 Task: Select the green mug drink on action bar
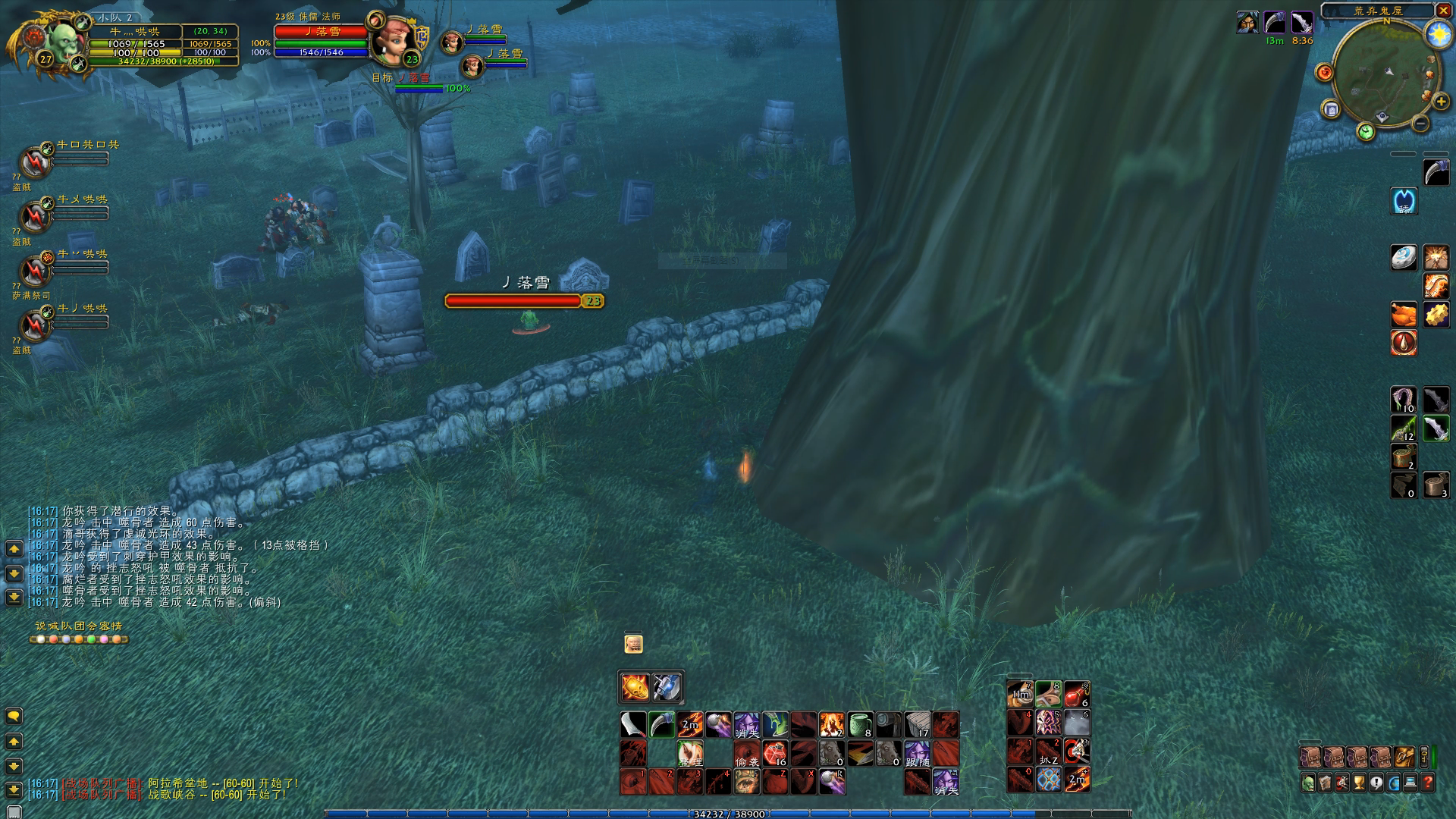click(860, 725)
